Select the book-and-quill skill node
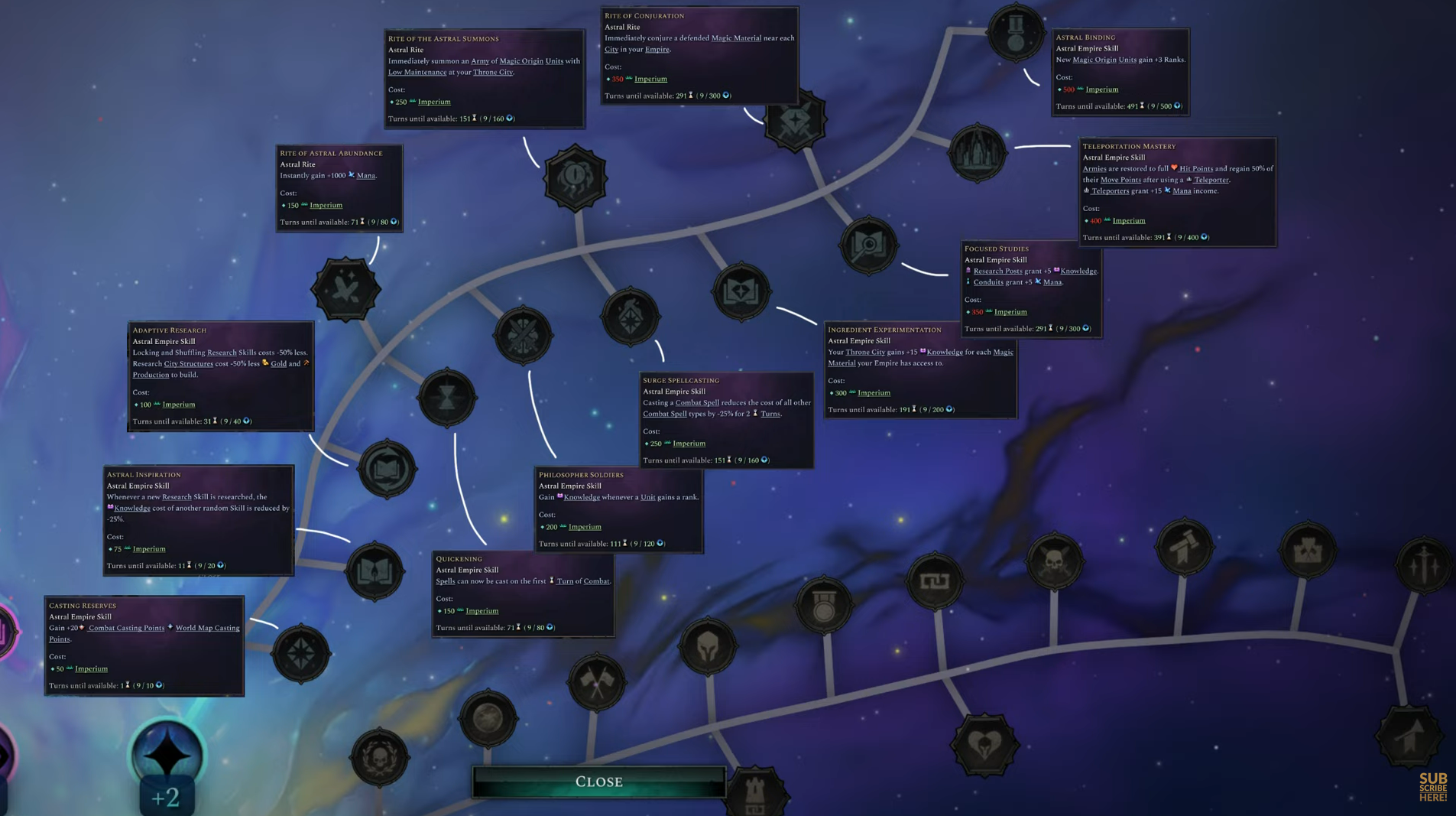The height and width of the screenshot is (816, 1456). coord(375,573)
